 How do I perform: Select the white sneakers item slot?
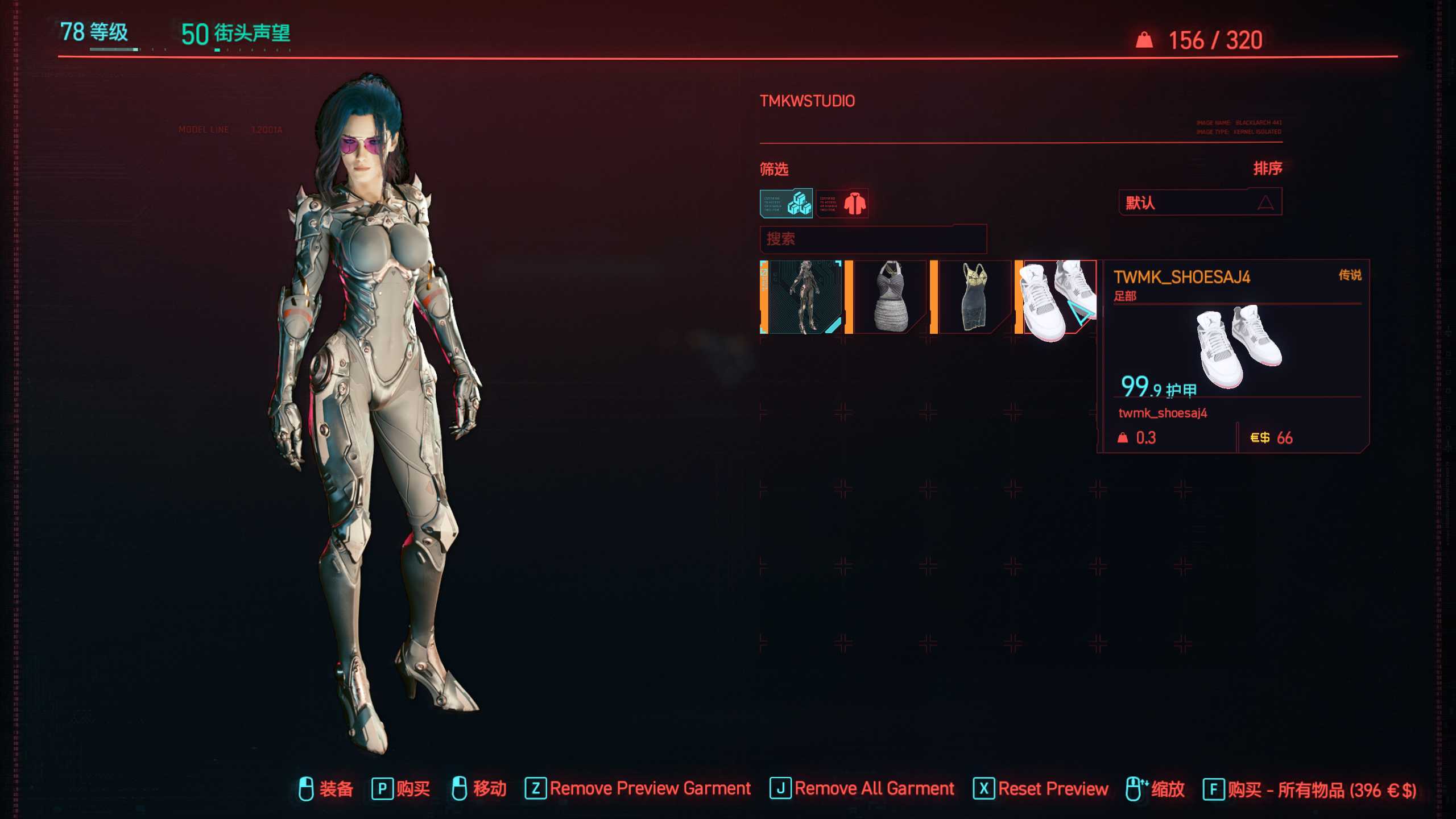coord(1057,297)
